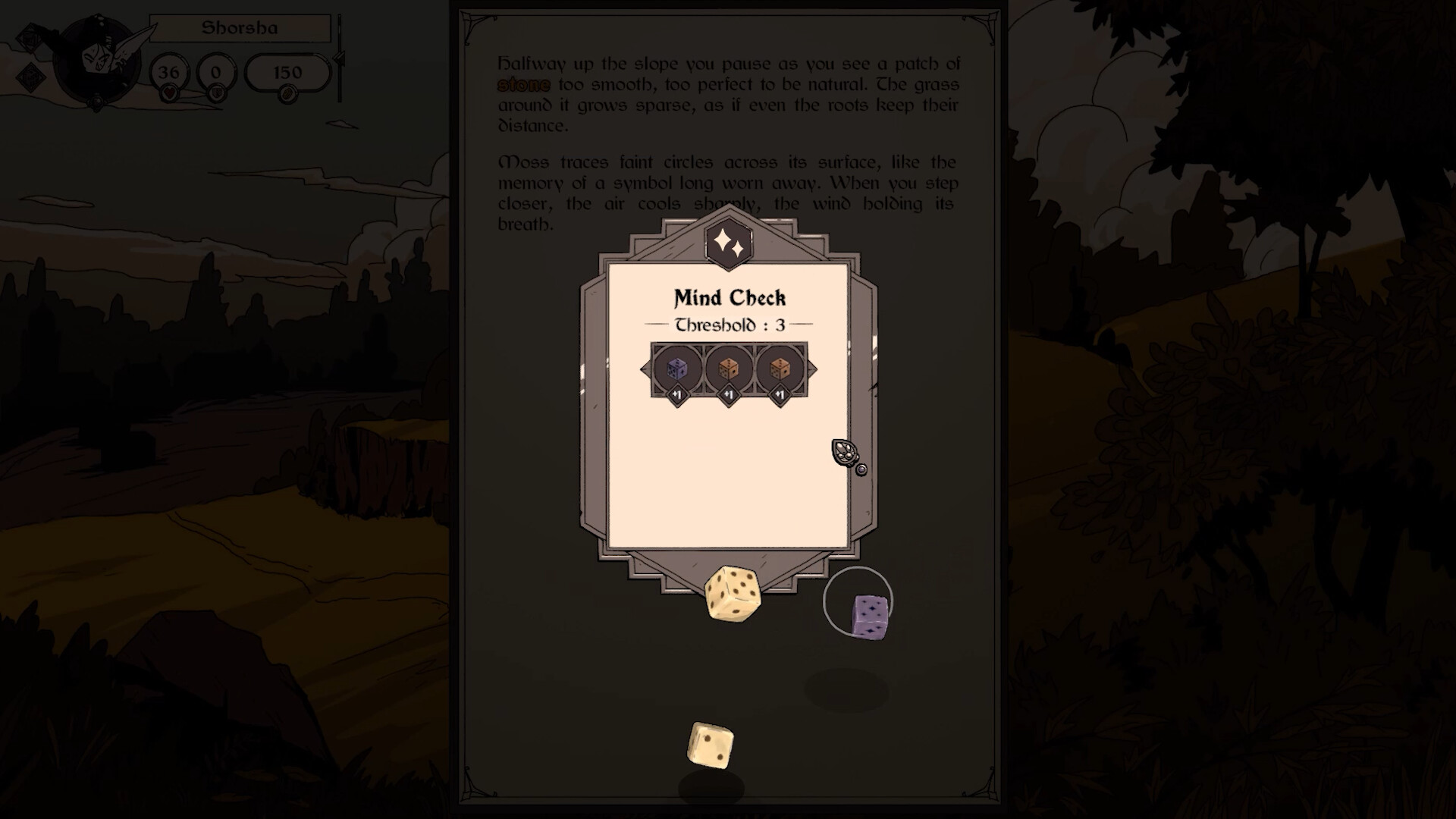1456x819 pixels.
Task: Expand the right arrow of the dice slot row
Action: click(x=812, y=369)
